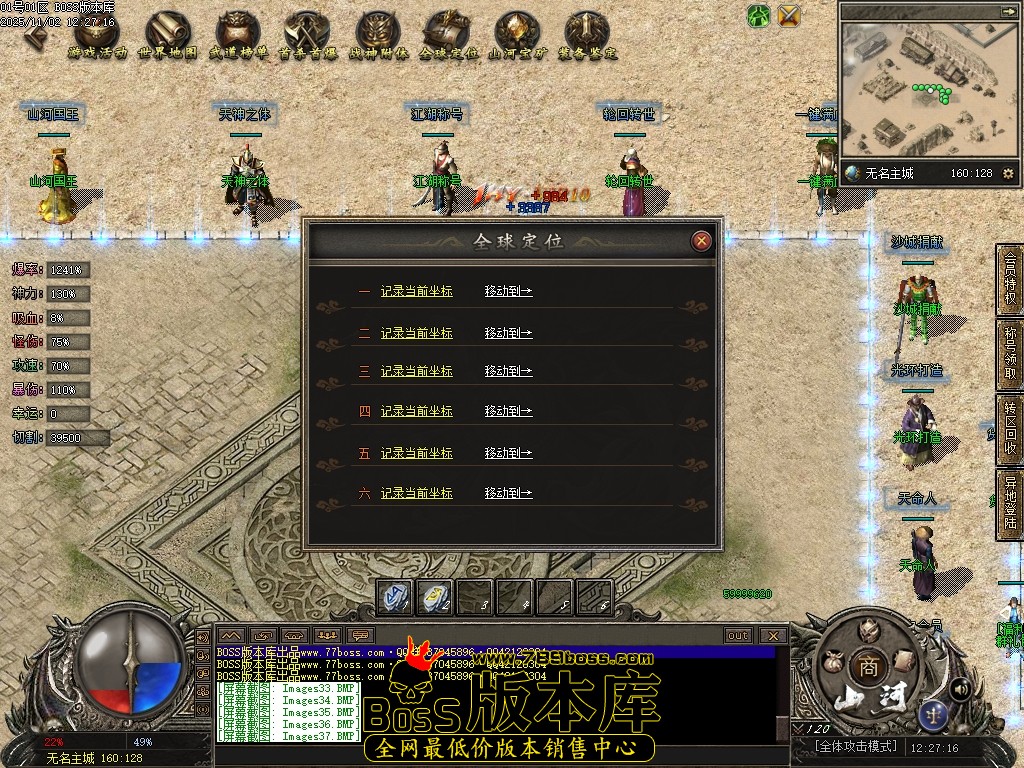Open the 商 shop button
Viewport: 1024px width, 768px height.
point(865,667)
